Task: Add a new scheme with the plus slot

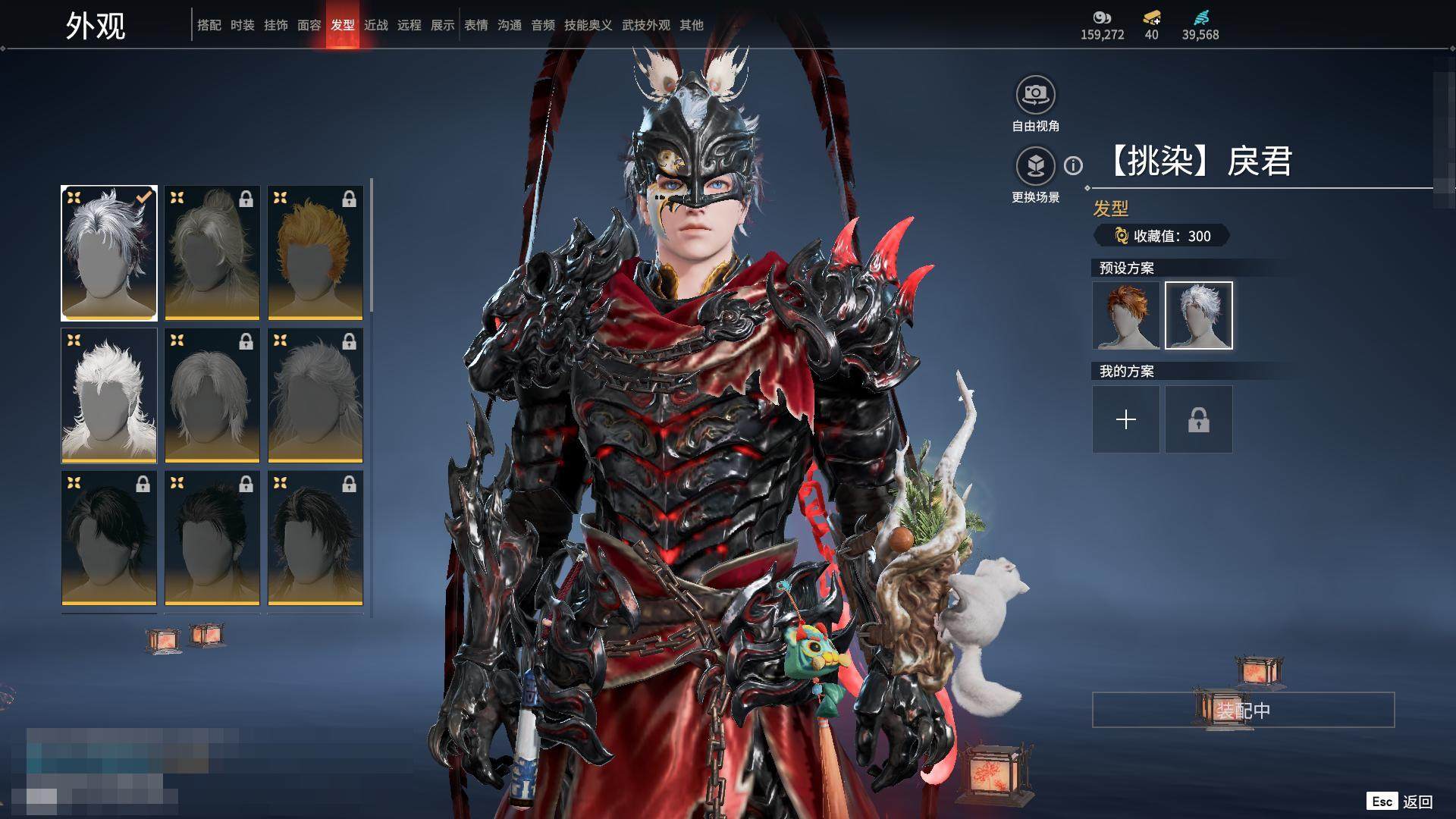Action: point(1126,419)
